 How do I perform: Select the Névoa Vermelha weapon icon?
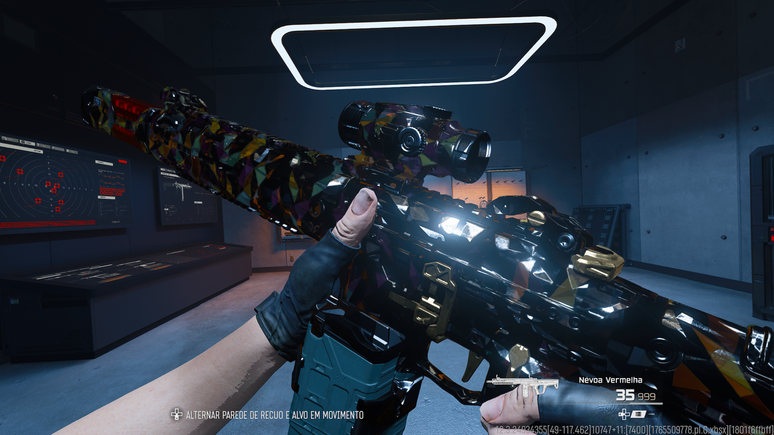click(522, 384)
